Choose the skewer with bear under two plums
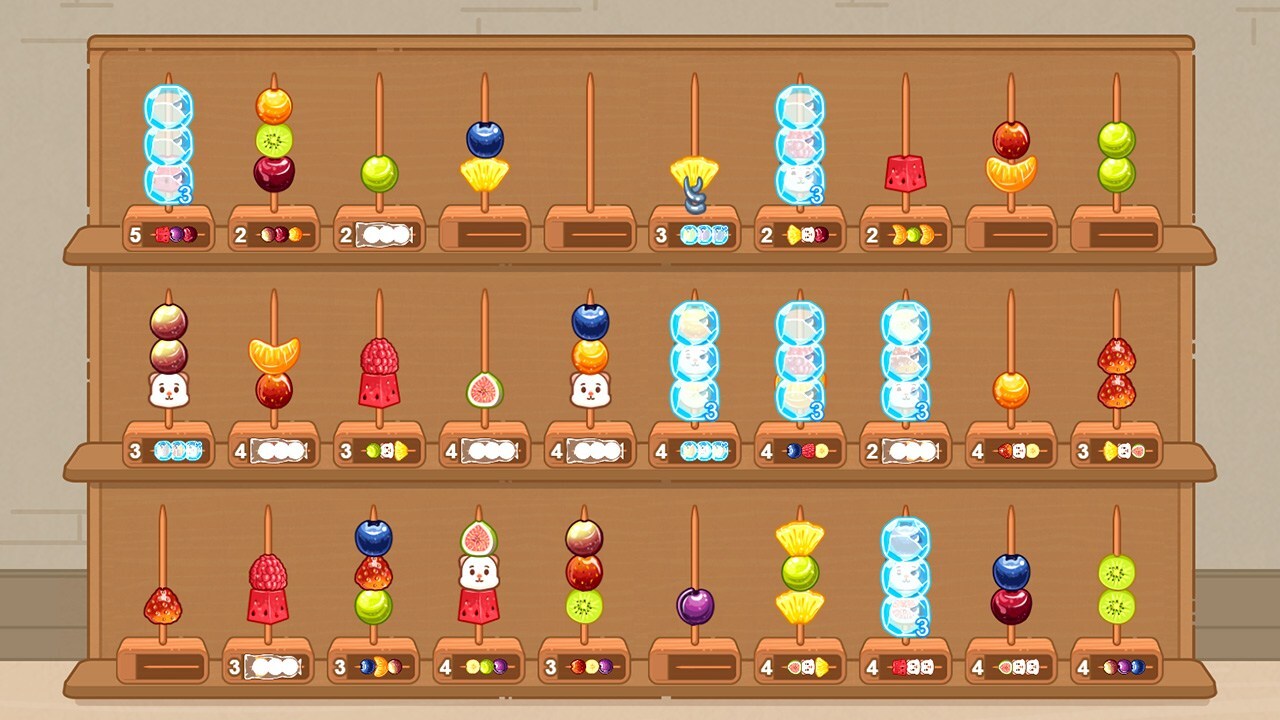The image size is (1280, 720). (x=168, y=356)
